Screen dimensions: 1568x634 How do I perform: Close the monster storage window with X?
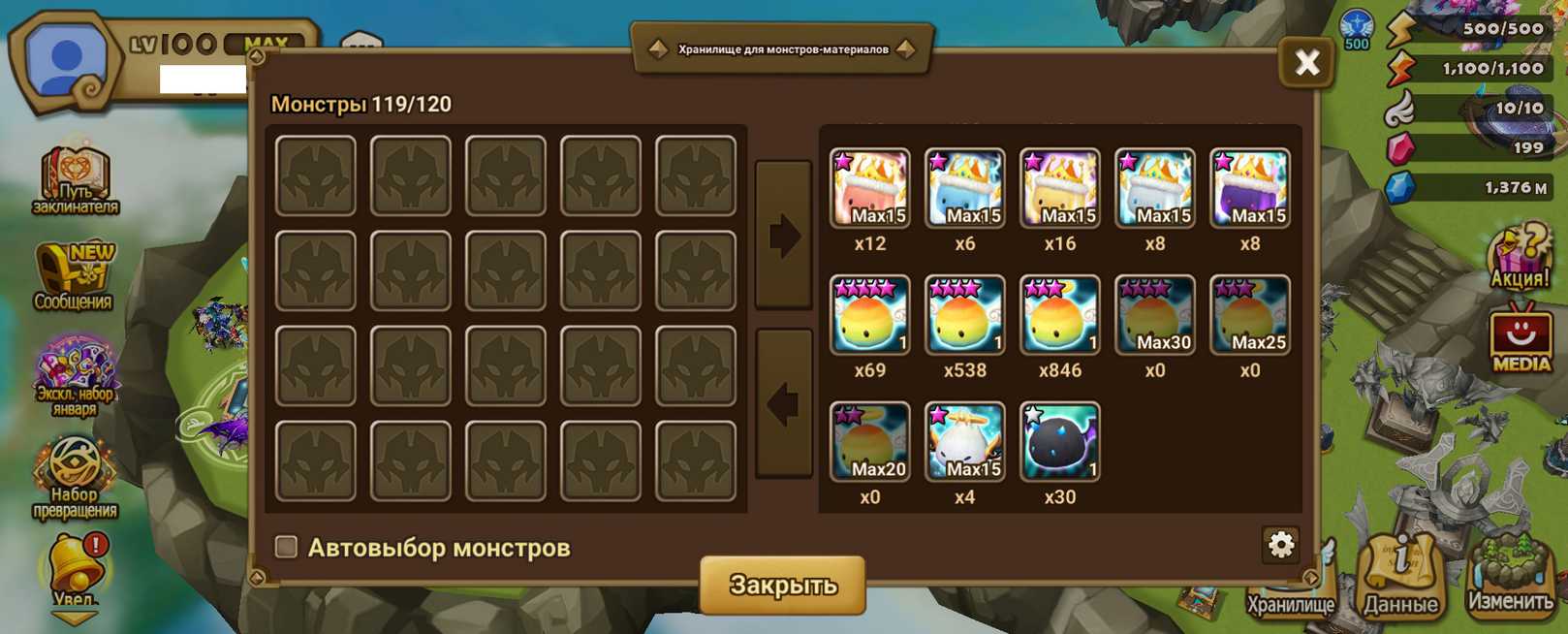(1306, 63)
